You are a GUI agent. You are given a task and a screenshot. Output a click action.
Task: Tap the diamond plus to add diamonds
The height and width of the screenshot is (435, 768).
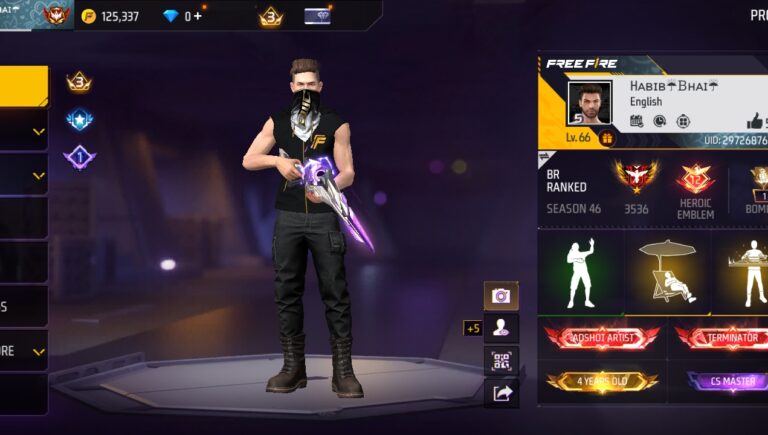coord(197,16)
